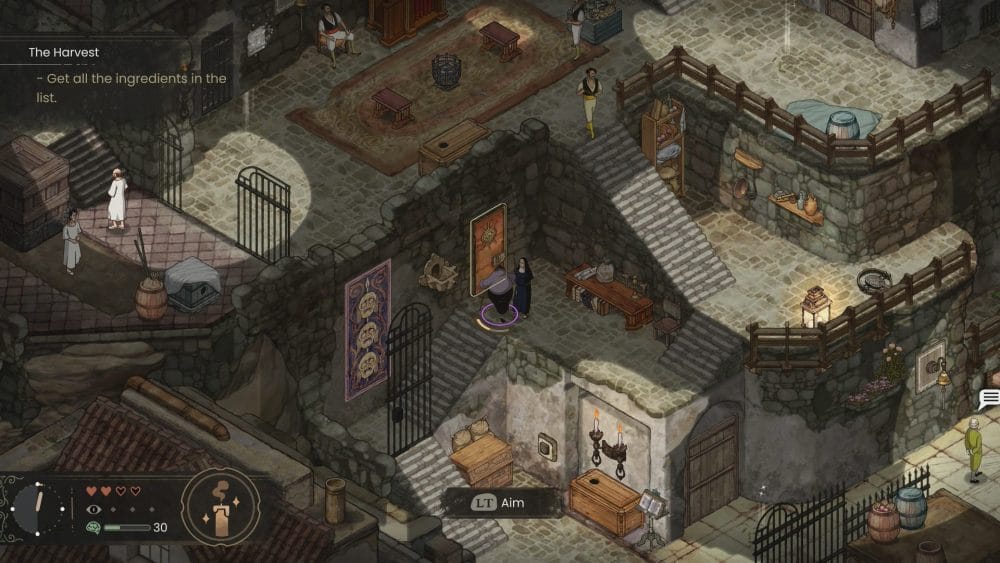Viewport: 1000px width, 563px height.
Task: Click the time-of-day clock dial
Action: pyautogui.click(x=39, y=508)
